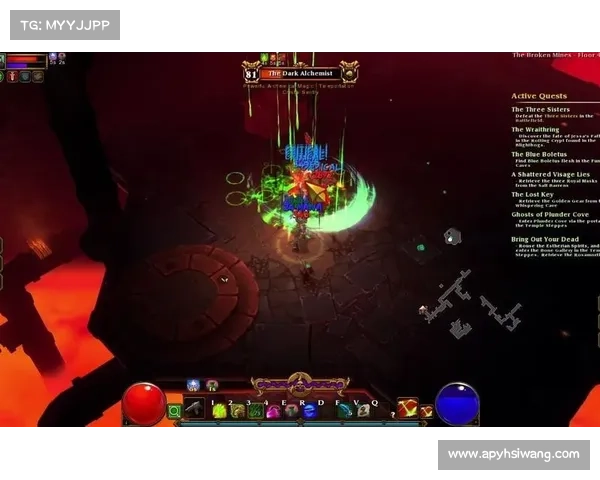Screen dimensions: 600x480
Task: Use the blue swirl skill in the hotbar
Action: [x=310, y=411]
